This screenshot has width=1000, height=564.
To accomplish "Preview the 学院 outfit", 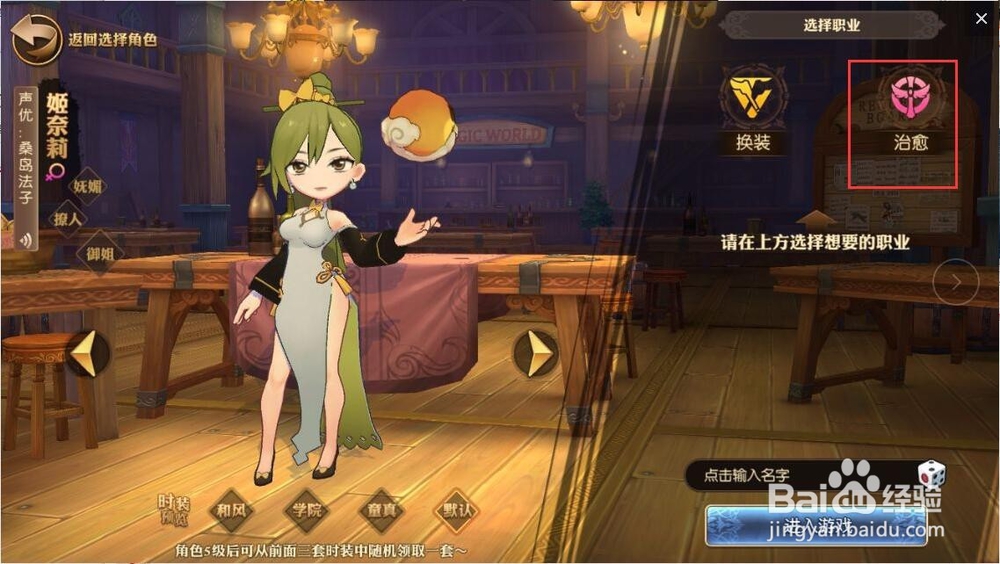I will pos(306,509).
